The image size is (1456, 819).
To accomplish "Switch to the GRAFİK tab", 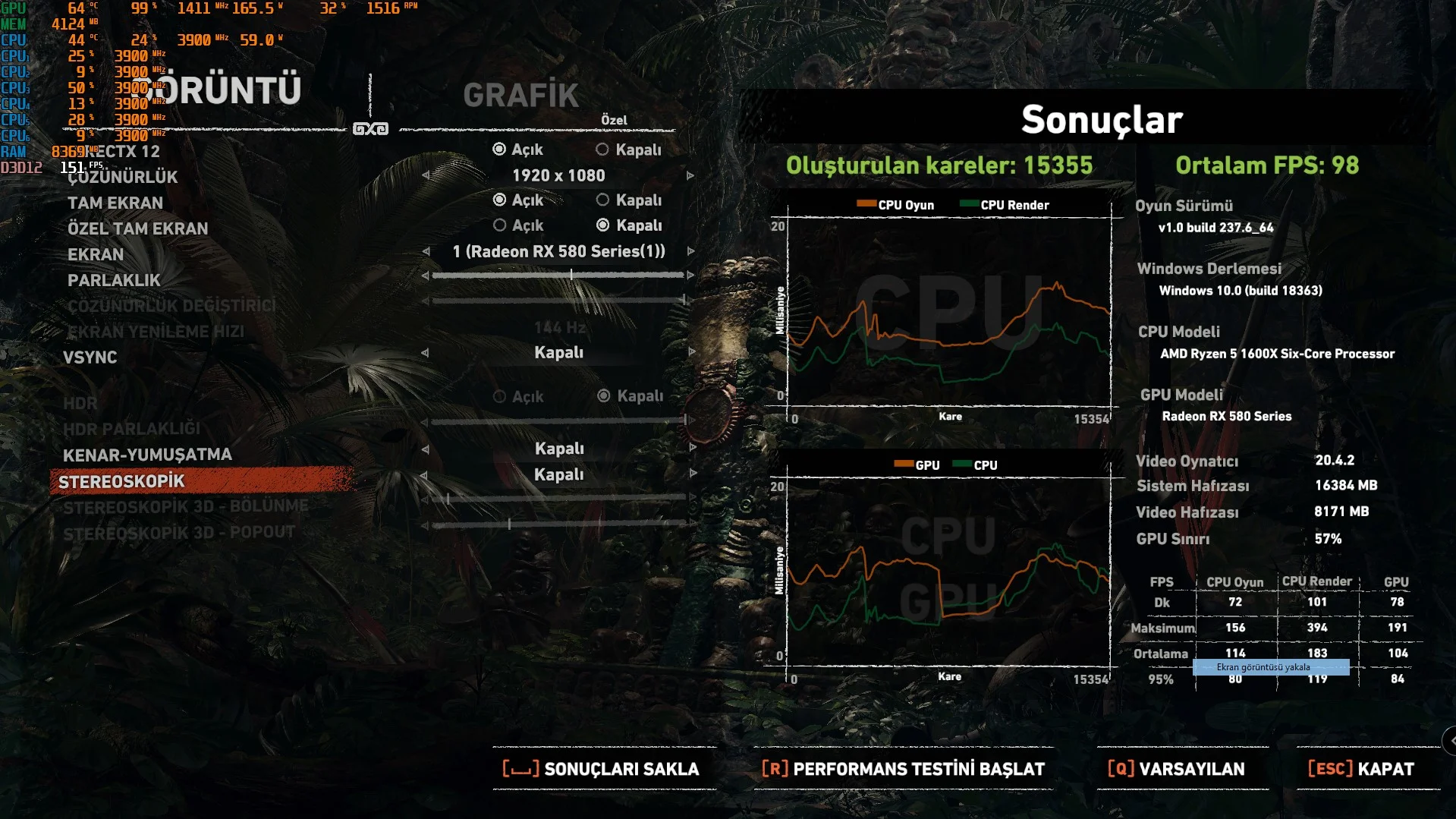I will [521, 96].
